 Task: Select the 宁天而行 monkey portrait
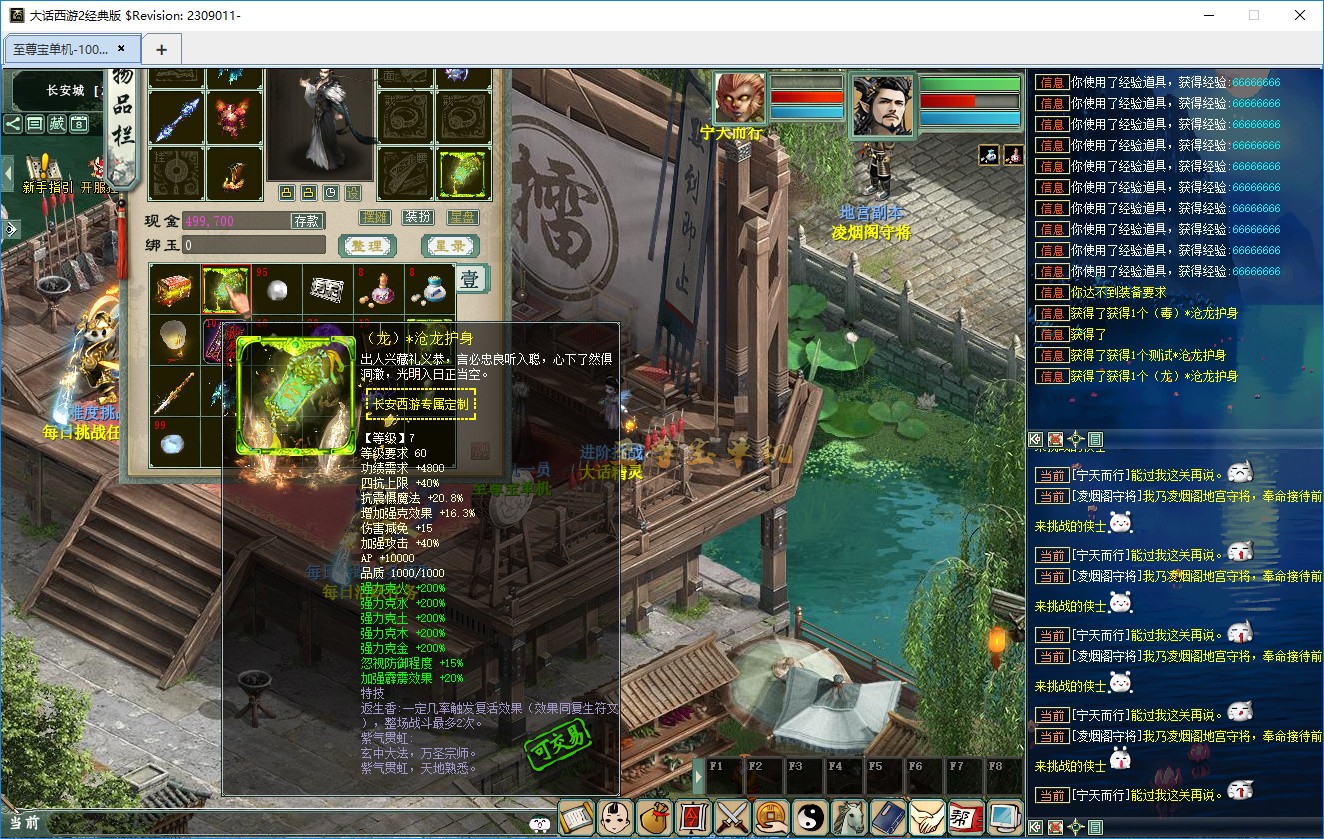pyautogui.click(x=740, y=98)
